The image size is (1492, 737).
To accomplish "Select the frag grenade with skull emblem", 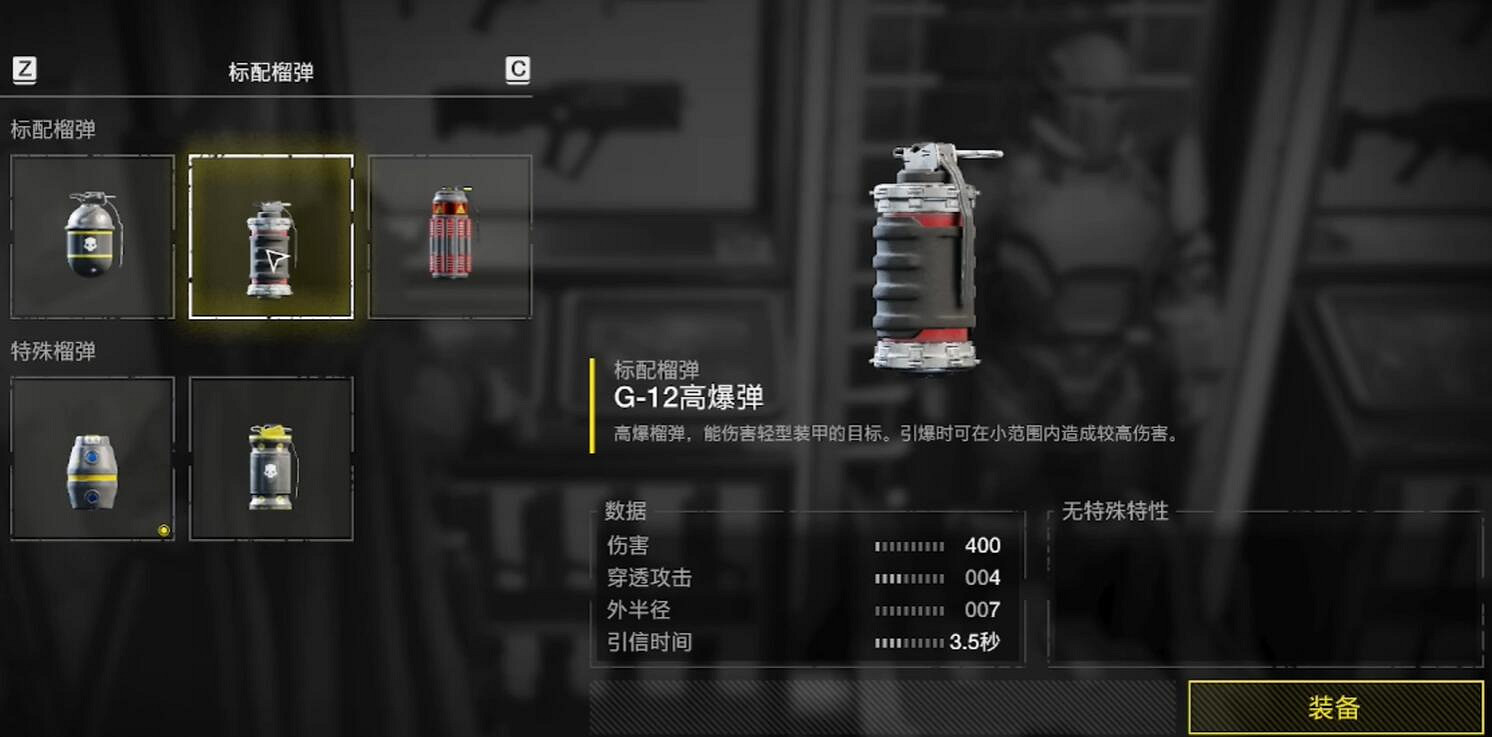I will pyautogui.click(x=91, y=237).
